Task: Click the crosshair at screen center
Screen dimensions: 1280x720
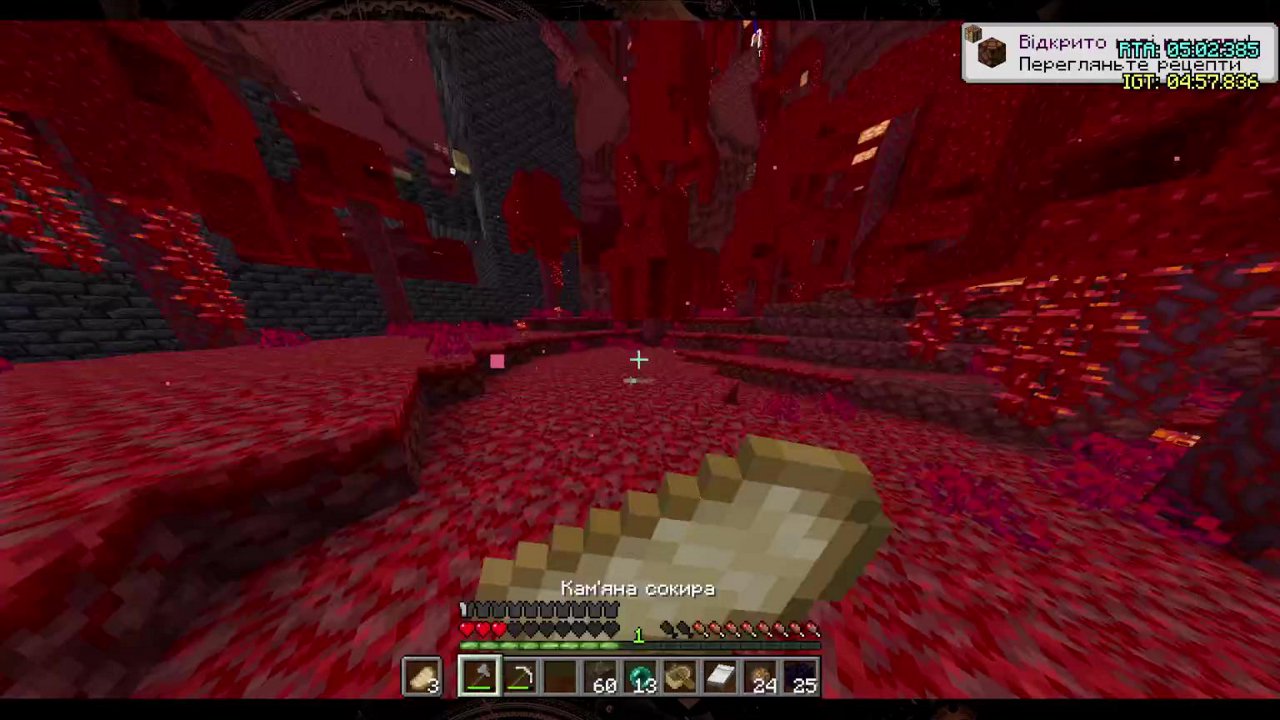Action: click(640, 360)
